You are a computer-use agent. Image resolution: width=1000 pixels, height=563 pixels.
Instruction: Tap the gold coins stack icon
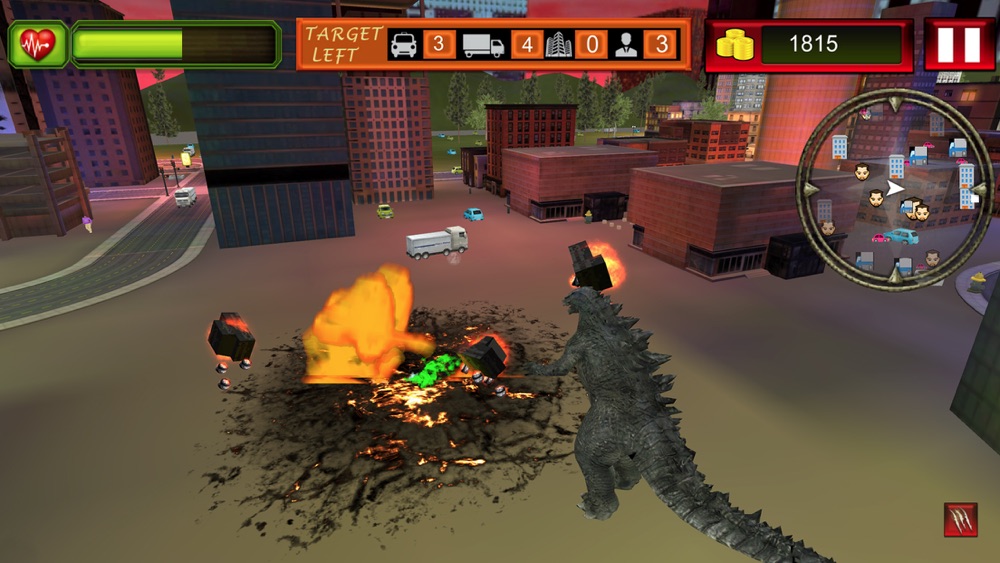[x=735, y=45]
